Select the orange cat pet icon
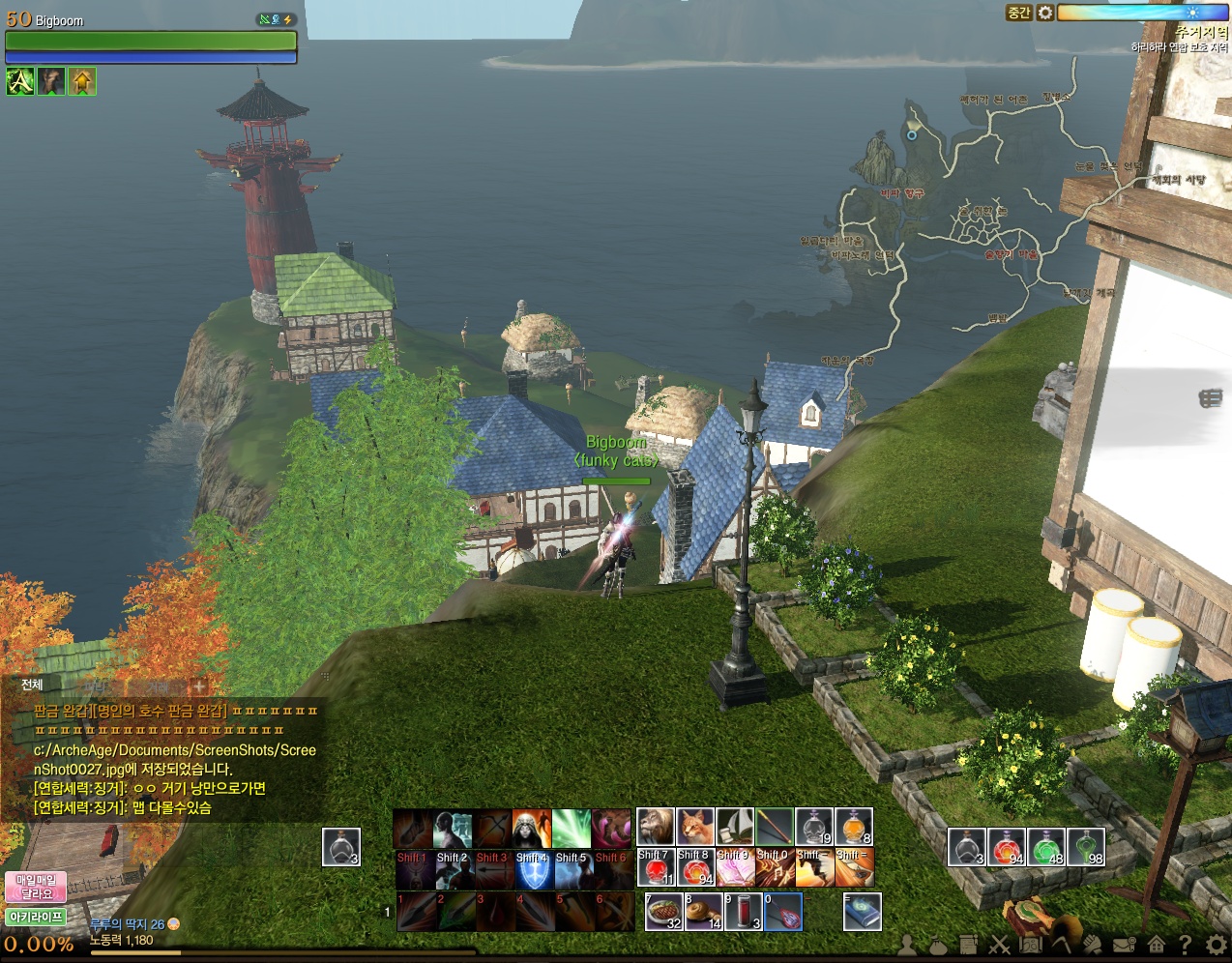Viewport: 1232px width, 963px height. (x=694, y=827)
